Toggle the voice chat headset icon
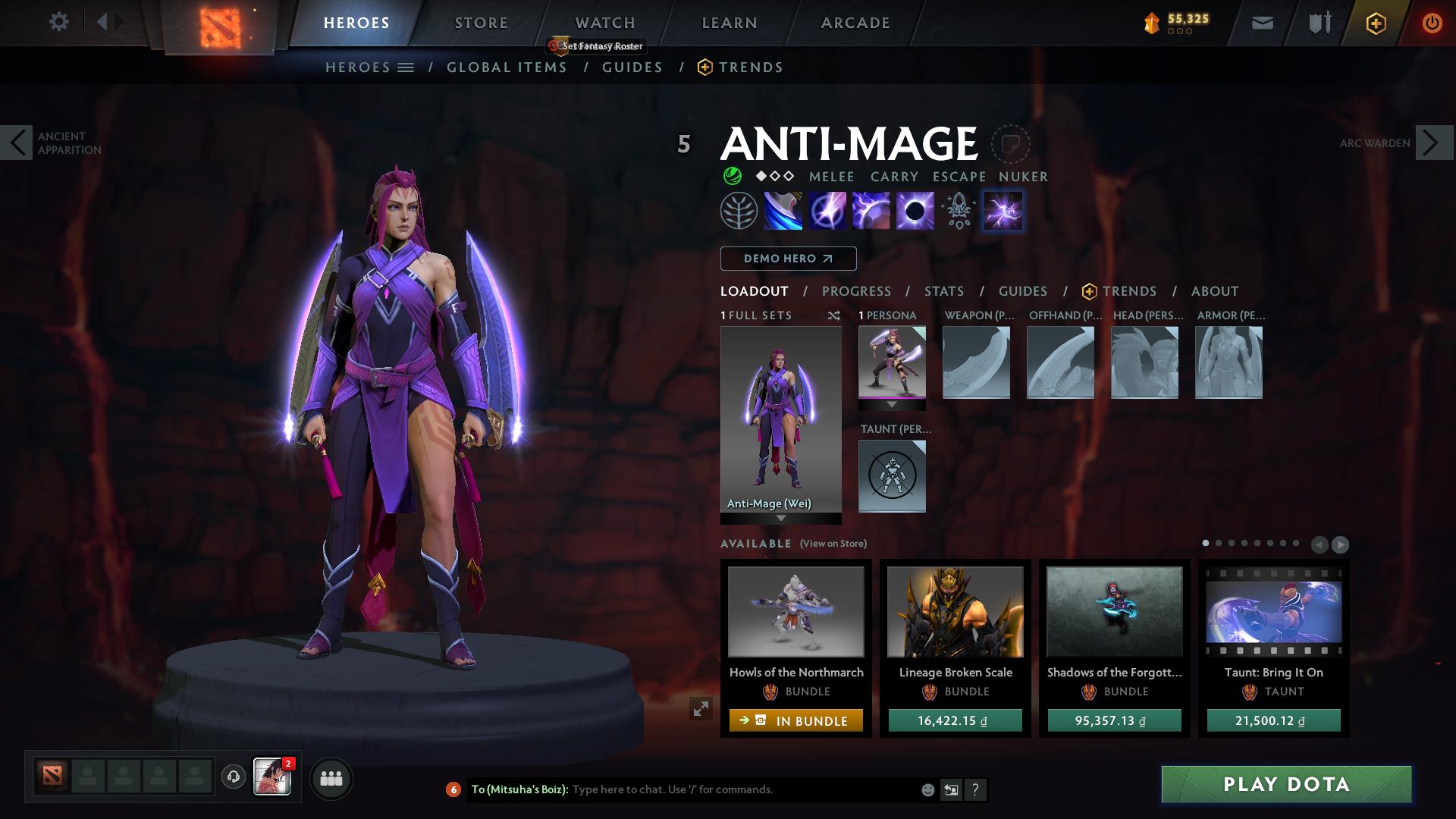 point(233,778)
